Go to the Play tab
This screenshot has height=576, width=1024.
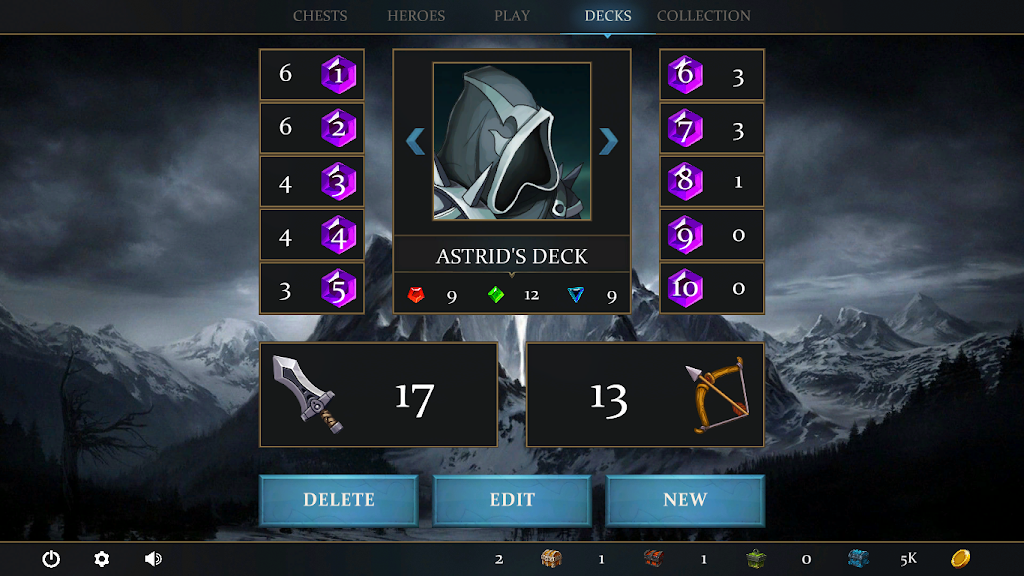click(512, 16)
